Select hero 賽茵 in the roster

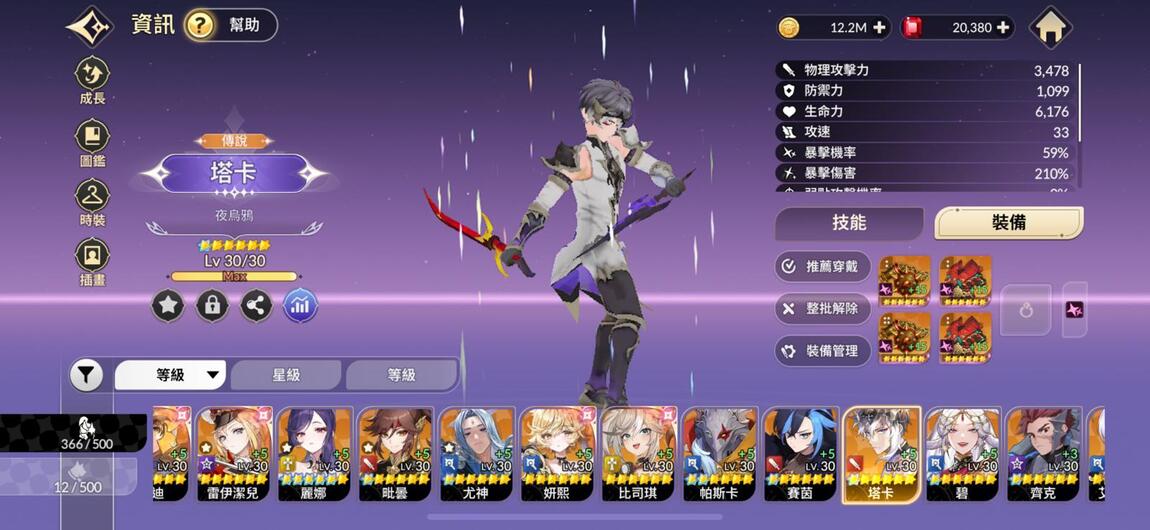pos(800,455)
